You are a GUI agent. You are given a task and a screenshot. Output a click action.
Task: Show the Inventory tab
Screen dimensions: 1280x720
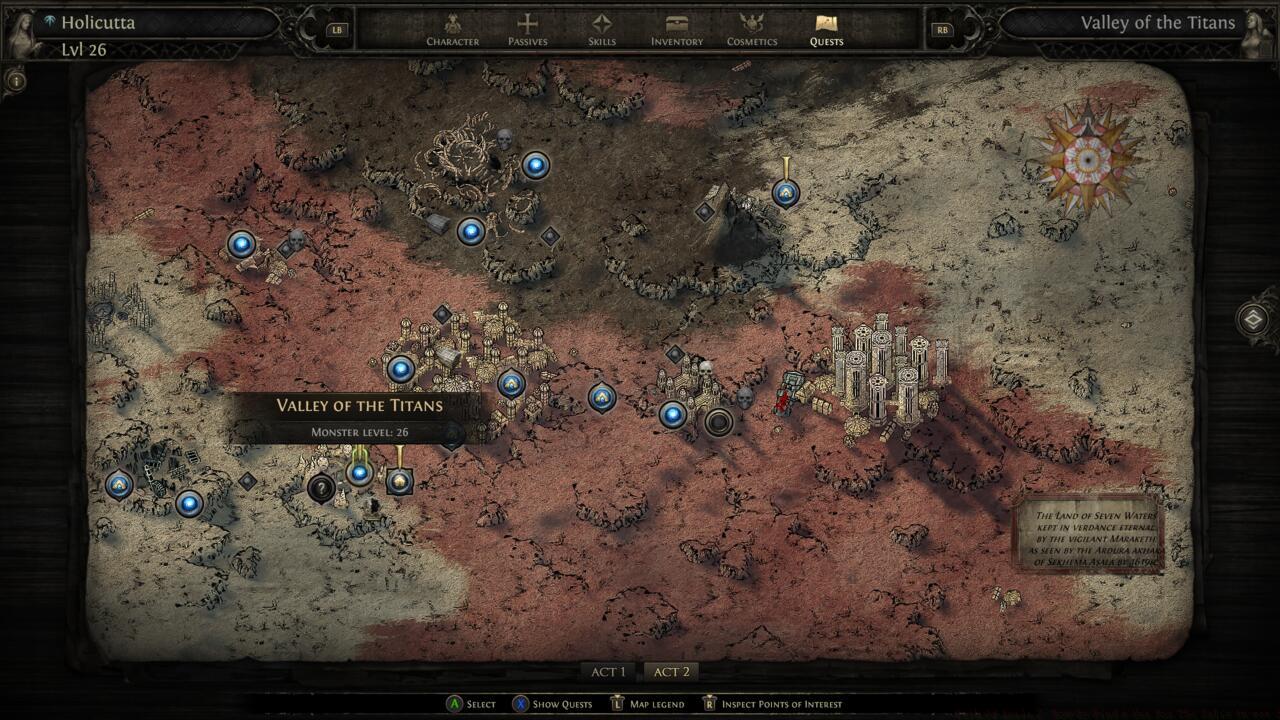[x=677, y=29]
